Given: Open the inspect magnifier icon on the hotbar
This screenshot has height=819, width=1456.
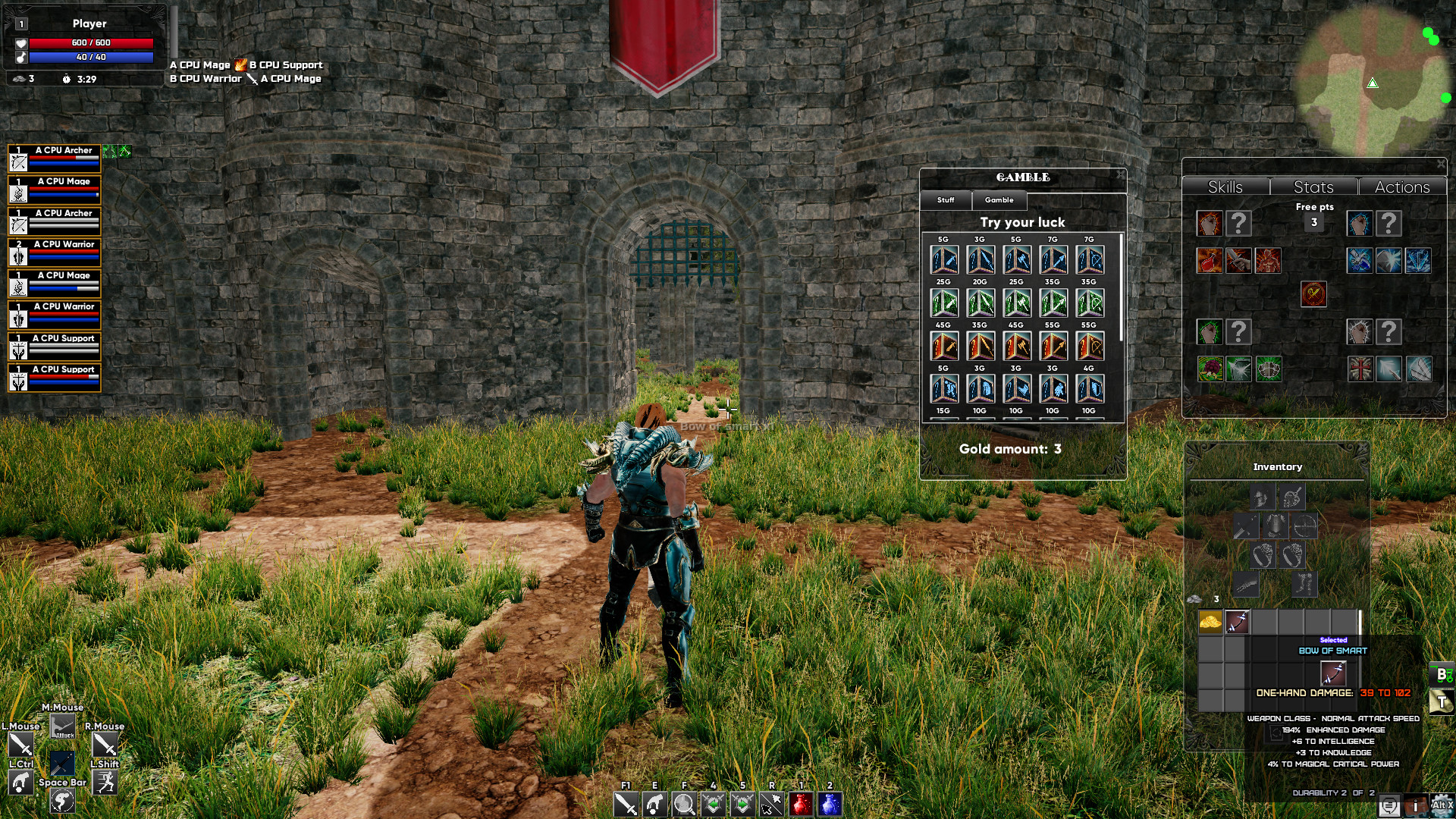Looking at the screenshot, I should coord(684,805).
